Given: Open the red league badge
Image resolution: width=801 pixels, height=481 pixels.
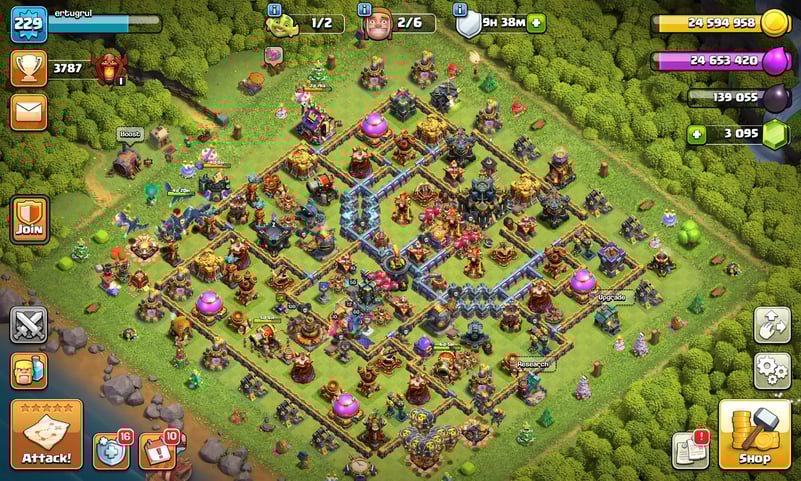Looking at the screenshot, I should pyautogui.click(x=108, y=68).
